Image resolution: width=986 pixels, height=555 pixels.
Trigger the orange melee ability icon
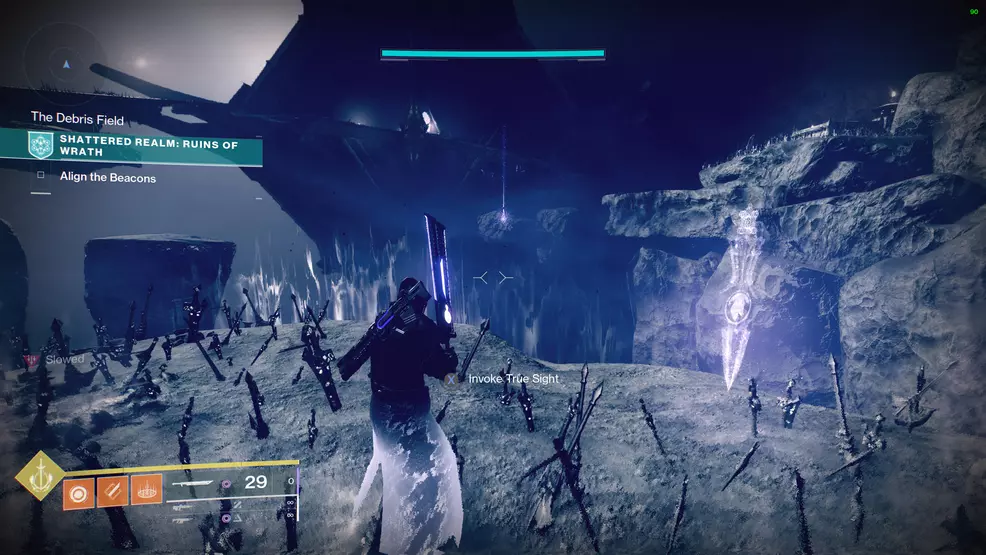tap(113, 490)
